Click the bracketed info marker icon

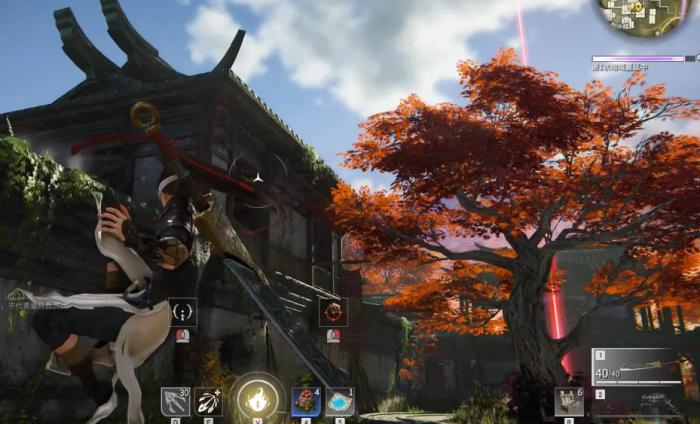[x=182, y=312]
